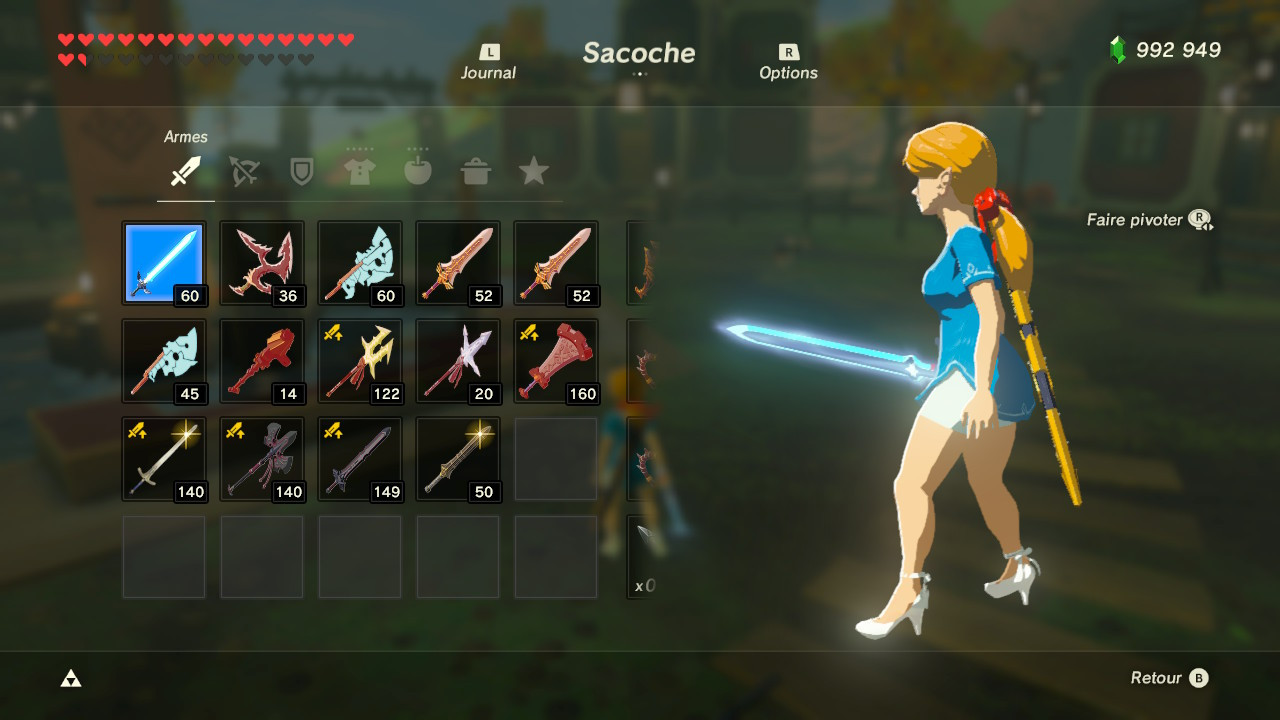Open the cooked meals (pot) category icon
The width and height of the screenshot is (1280, 720).
[475, 170]
